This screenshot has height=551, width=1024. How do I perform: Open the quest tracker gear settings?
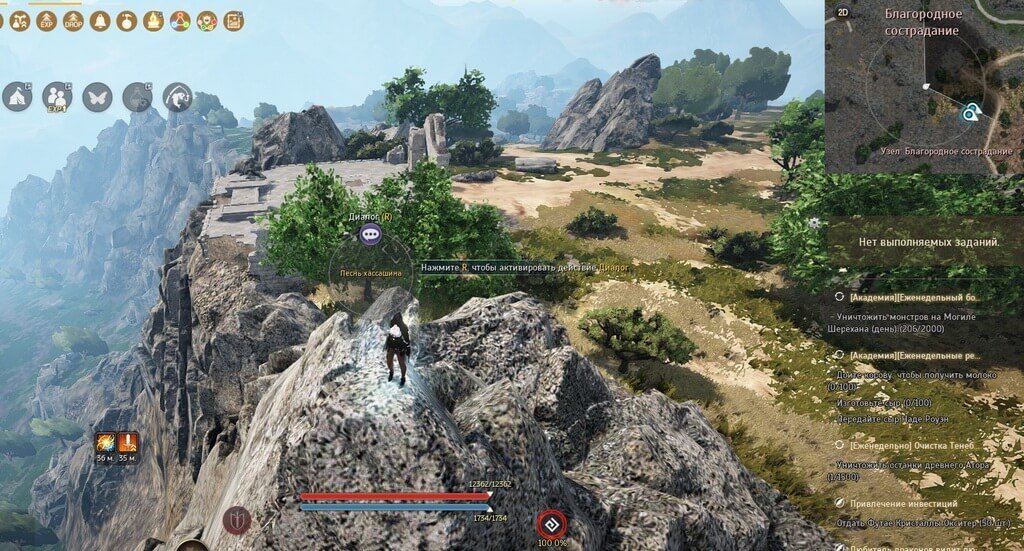[815, 223]
